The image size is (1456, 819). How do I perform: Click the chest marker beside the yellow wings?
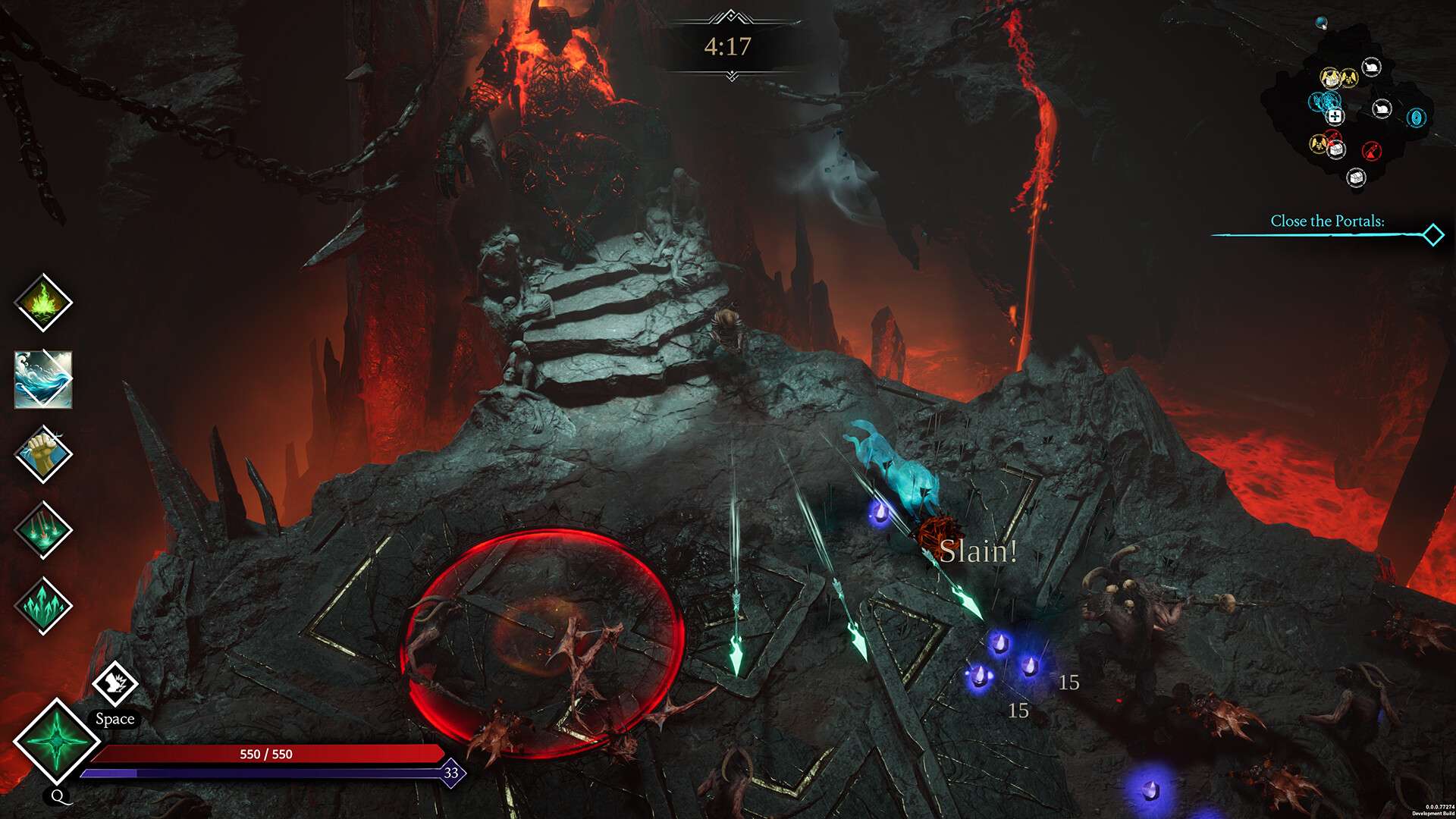1336,149
